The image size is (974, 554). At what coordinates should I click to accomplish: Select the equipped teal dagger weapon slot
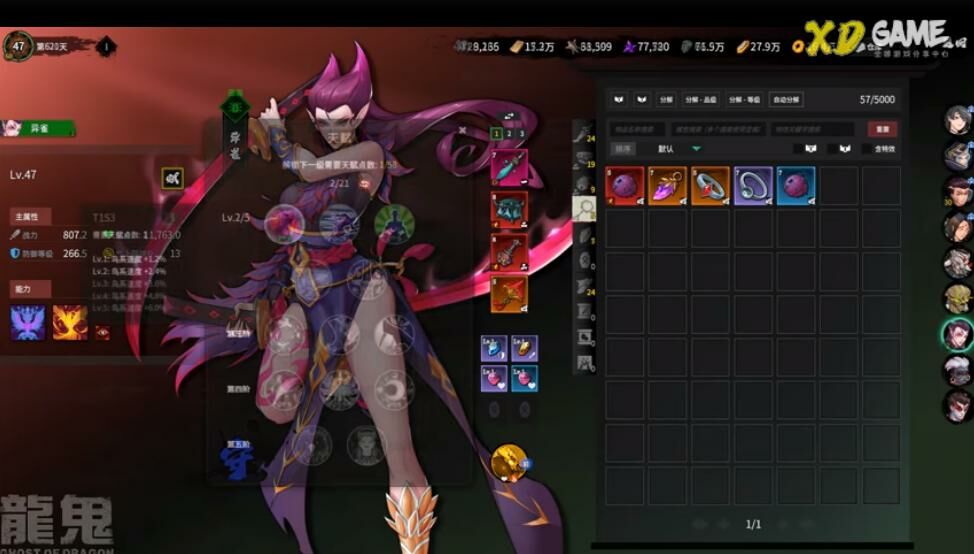click(509, 167)
